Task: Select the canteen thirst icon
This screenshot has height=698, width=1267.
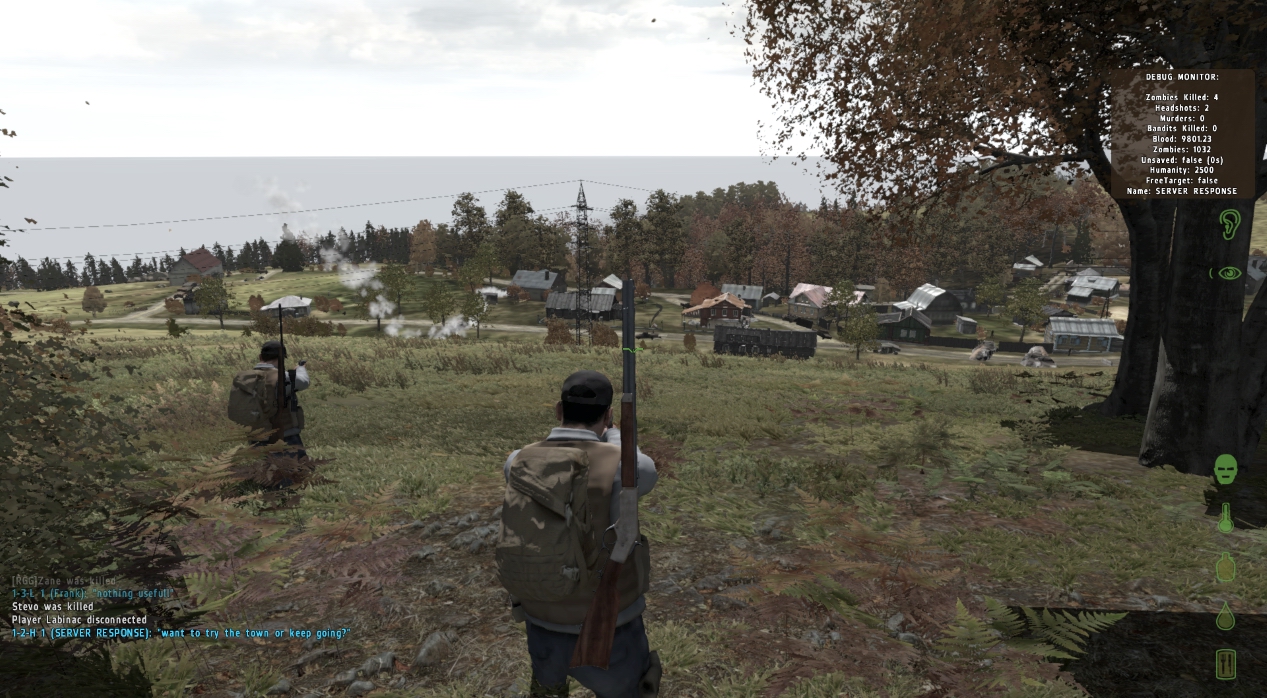Action: [x=1225, y=567]
